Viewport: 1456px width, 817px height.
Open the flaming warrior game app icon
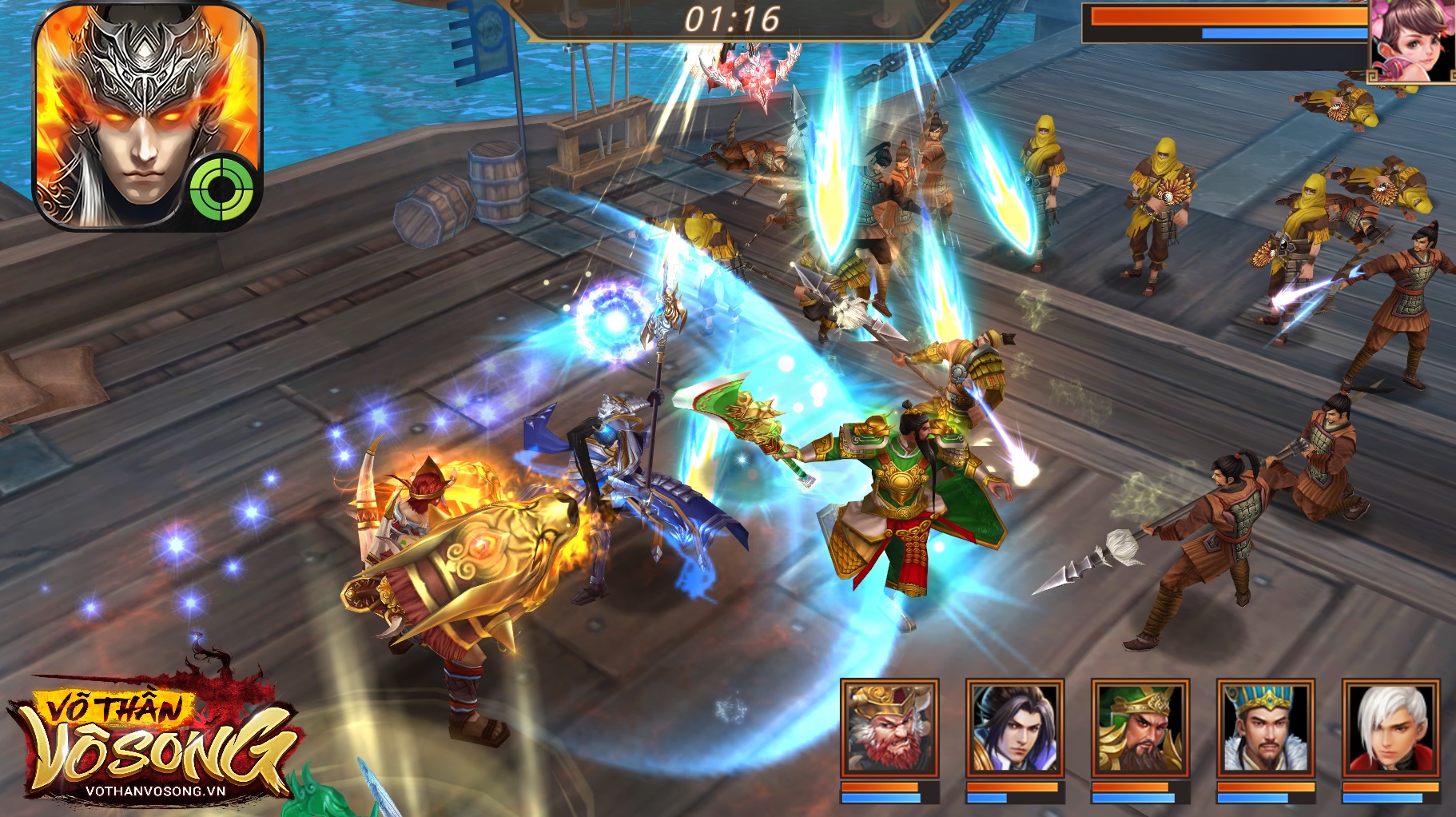tap(148, 116)
